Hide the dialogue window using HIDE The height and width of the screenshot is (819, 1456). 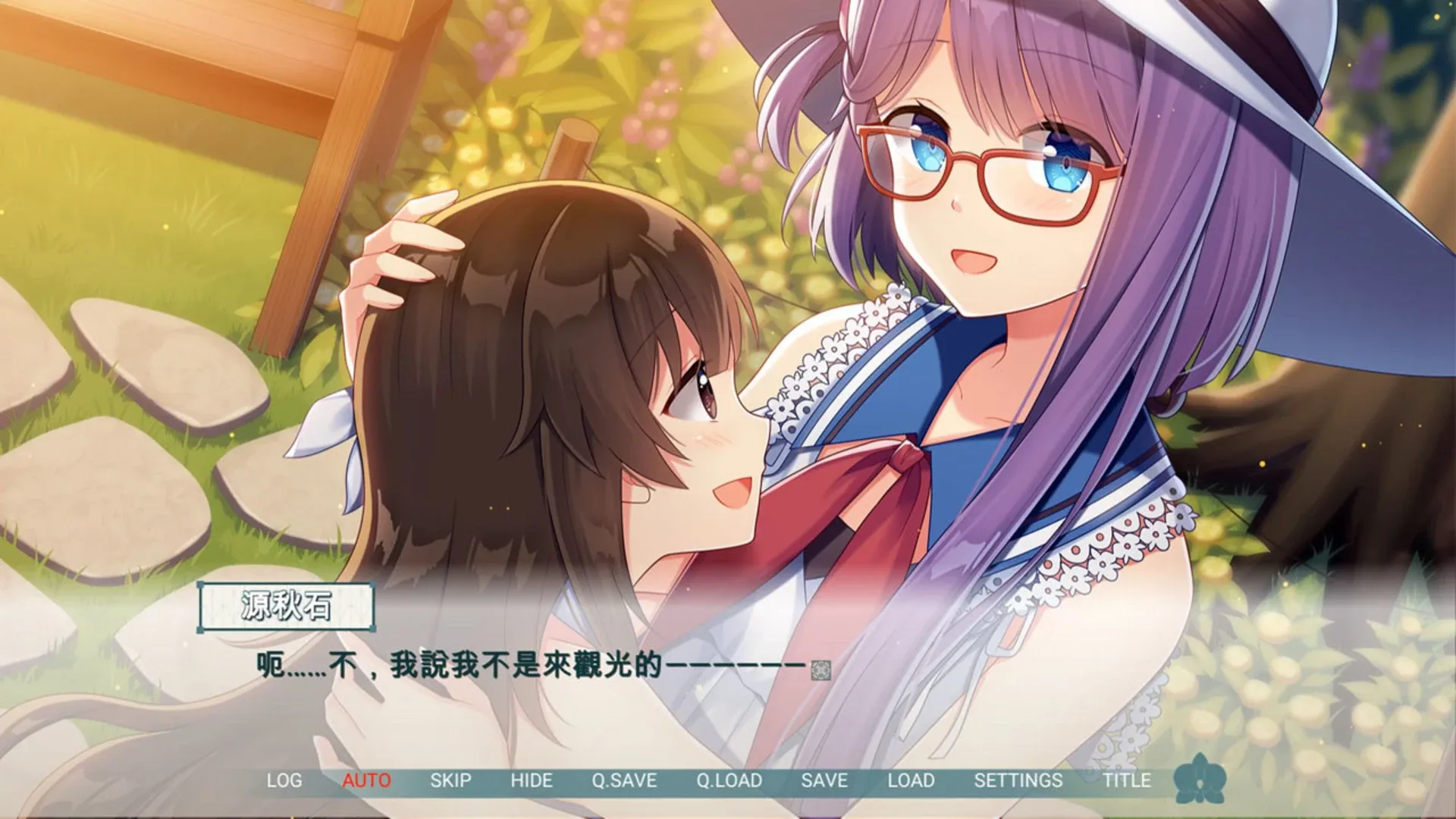[x=533, y=780]
